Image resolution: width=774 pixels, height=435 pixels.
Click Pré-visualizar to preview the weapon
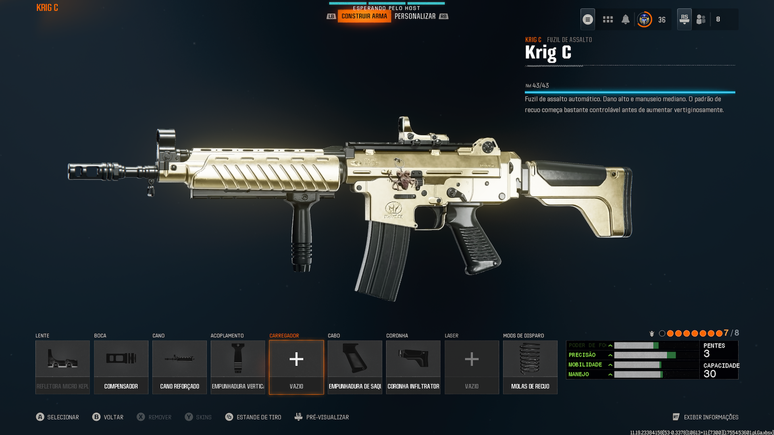coord(322,417)
